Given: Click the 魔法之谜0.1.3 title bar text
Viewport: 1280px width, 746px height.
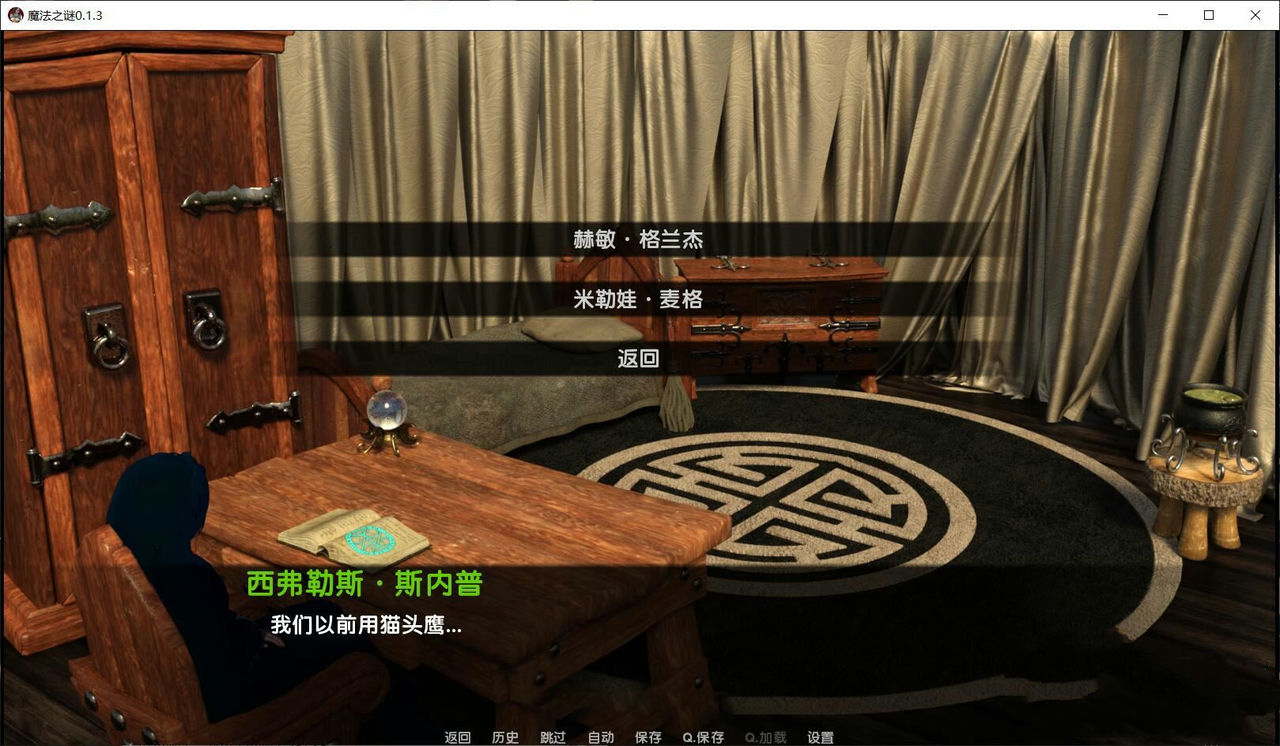Looking at the screenshot, I should click(x=65, y=15).
